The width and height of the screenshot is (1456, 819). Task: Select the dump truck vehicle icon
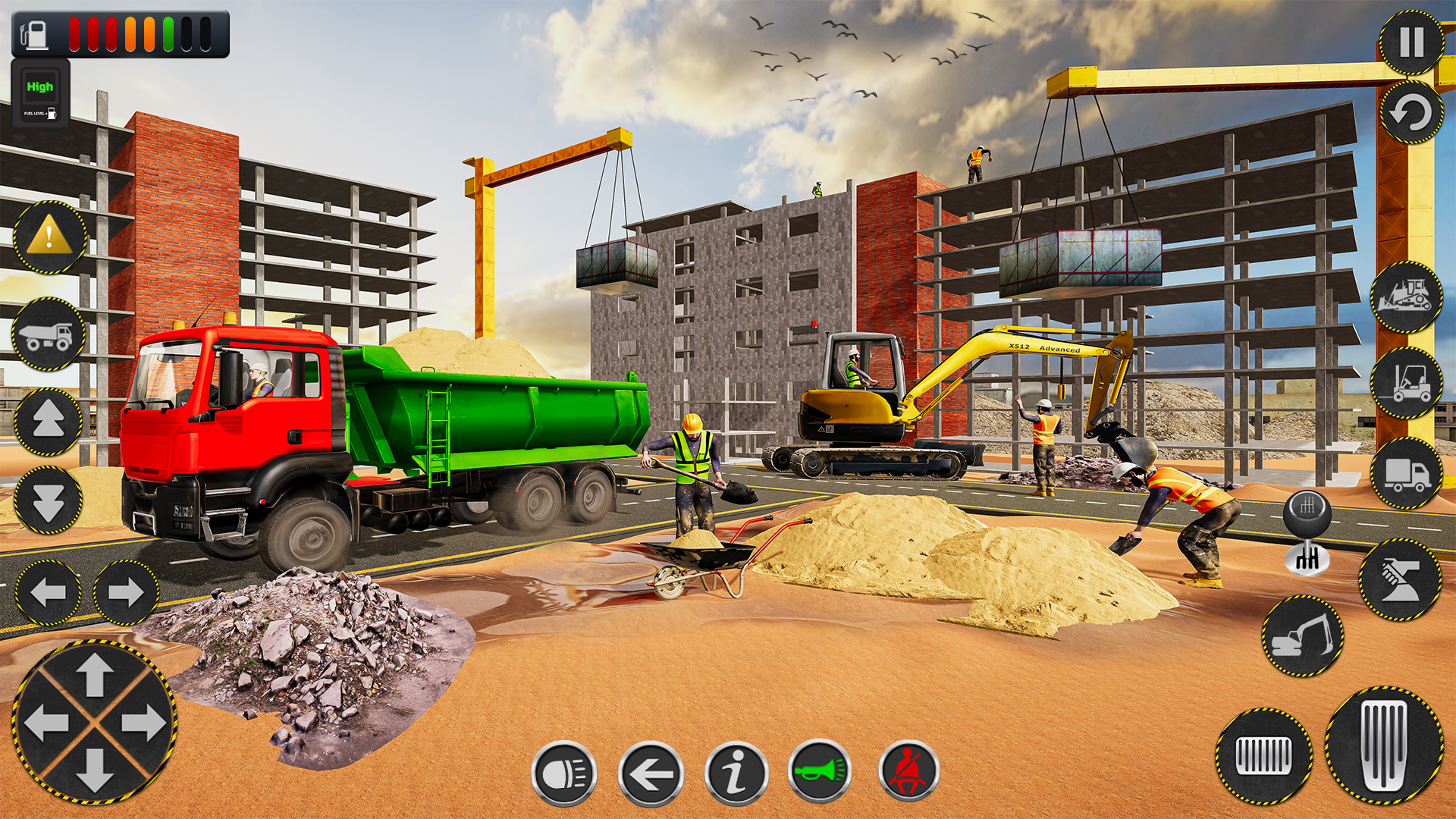click(x=48, y=334)
